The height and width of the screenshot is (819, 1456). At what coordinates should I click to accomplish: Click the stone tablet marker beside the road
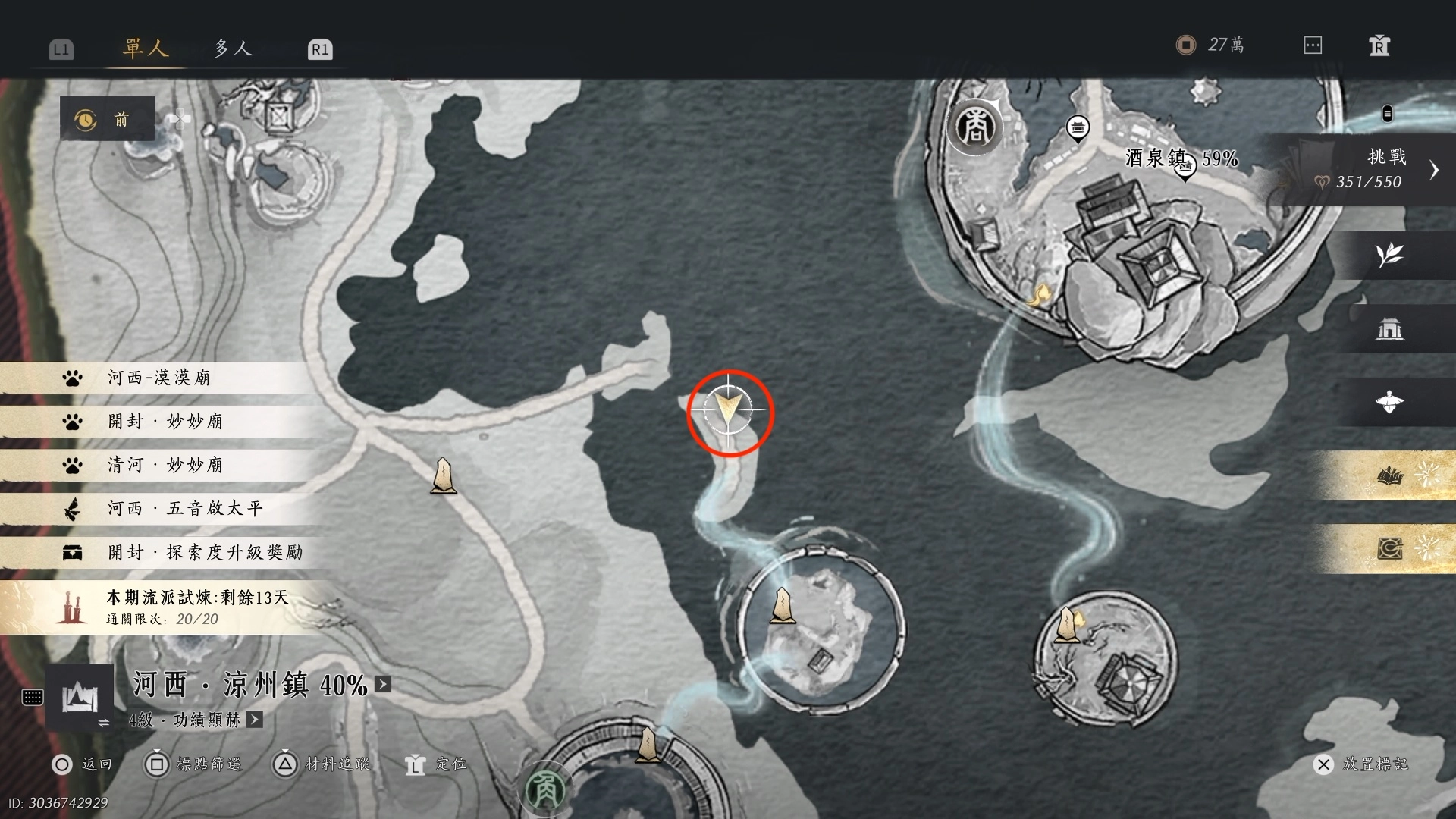(443, 476)
